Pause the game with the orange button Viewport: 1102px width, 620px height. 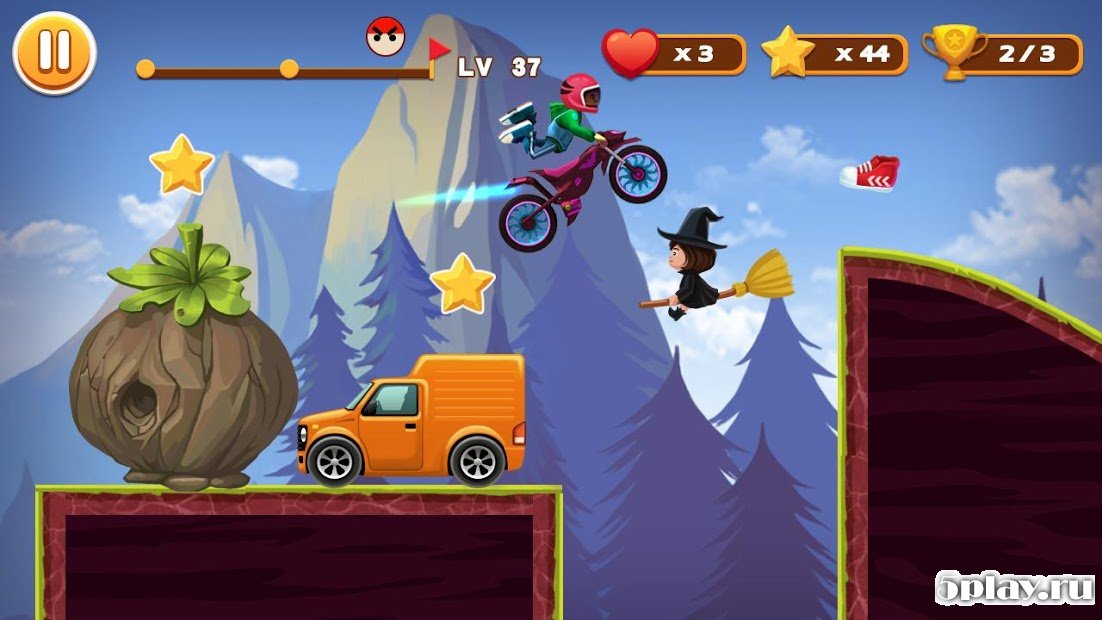pos(54,52)
